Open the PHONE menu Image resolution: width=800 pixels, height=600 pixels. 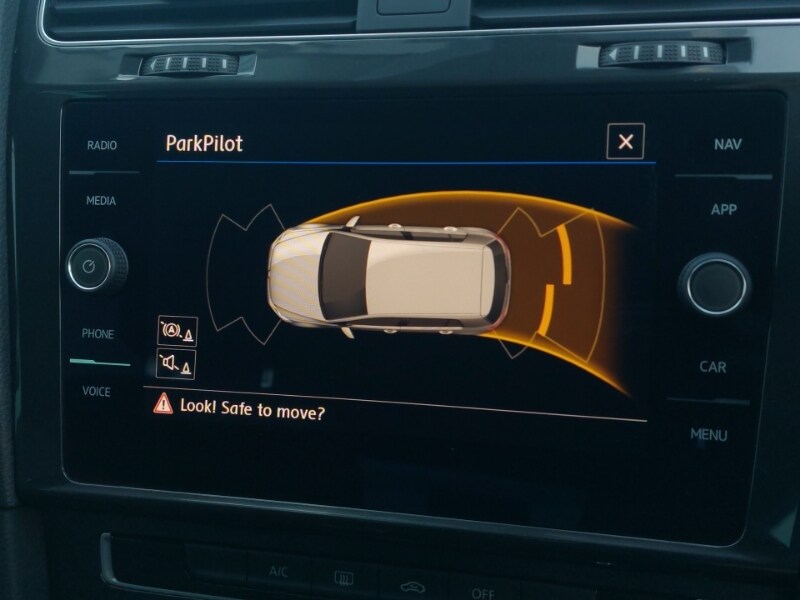pos(98,334)
